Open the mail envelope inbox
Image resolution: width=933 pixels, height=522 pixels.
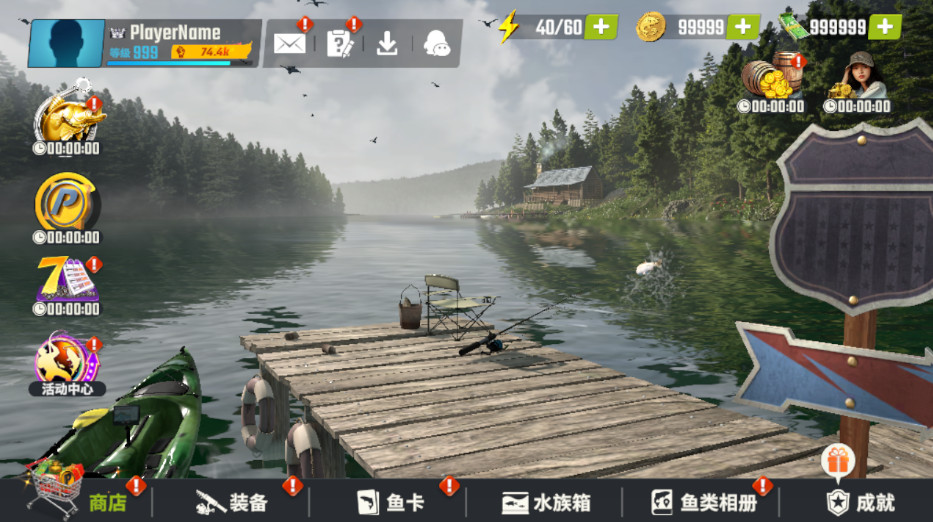(x=289, y=43)
